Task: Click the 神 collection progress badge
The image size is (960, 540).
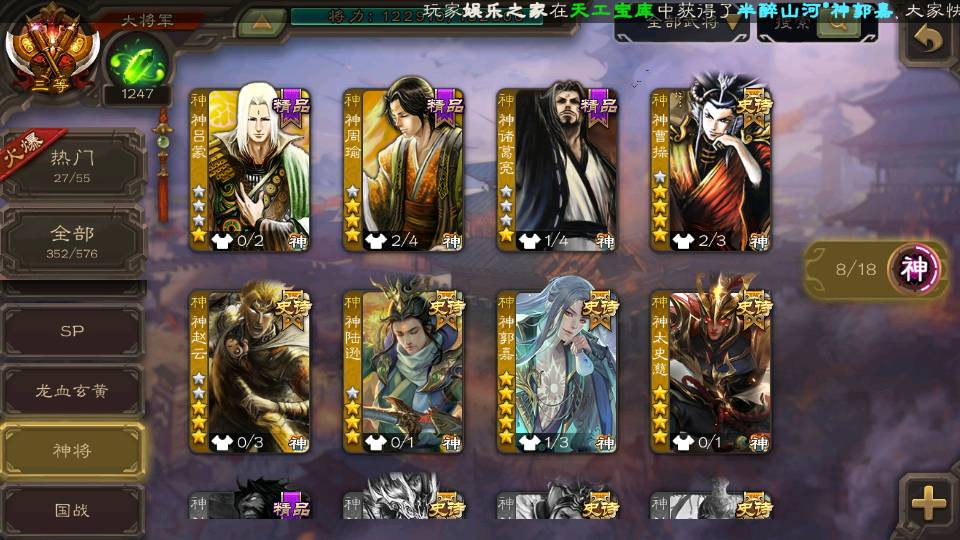Action: pos(915,269)
